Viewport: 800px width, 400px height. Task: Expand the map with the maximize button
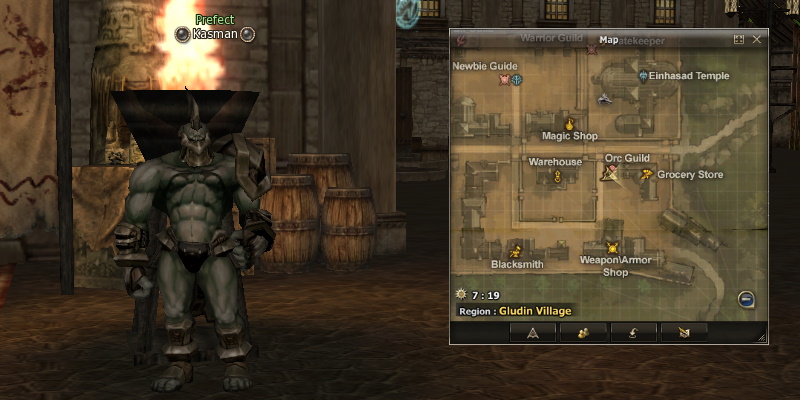pyautogui.click(x=739, y=40)
